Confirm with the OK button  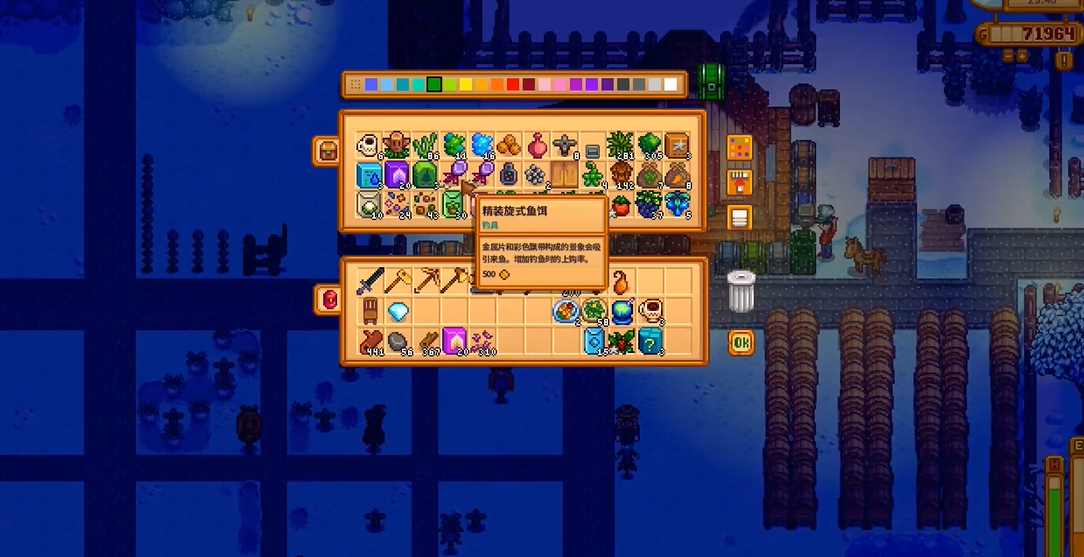click(740, 343)
